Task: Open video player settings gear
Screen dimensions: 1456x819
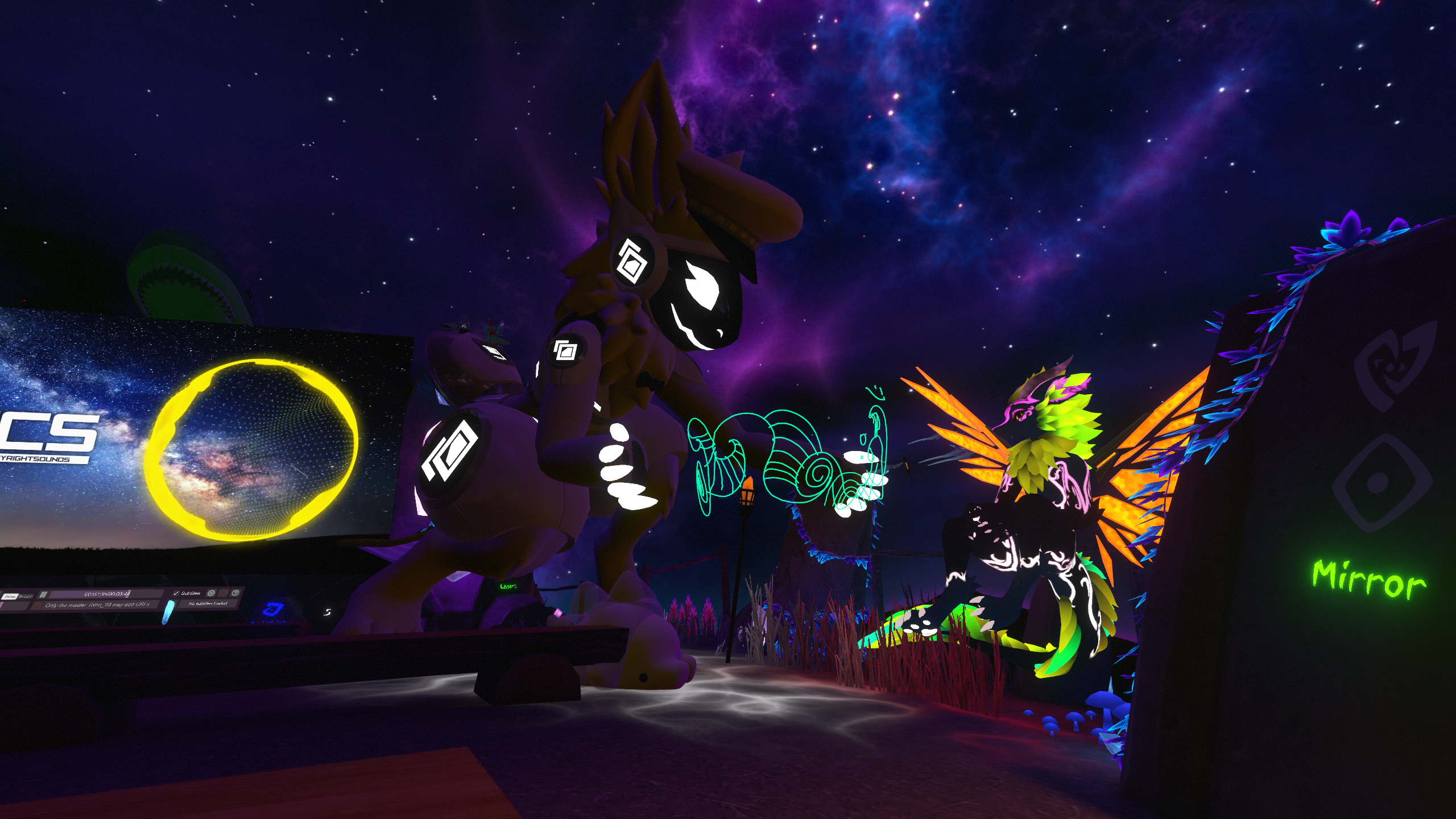Action: pyautogui.click(x=211, y=593)
